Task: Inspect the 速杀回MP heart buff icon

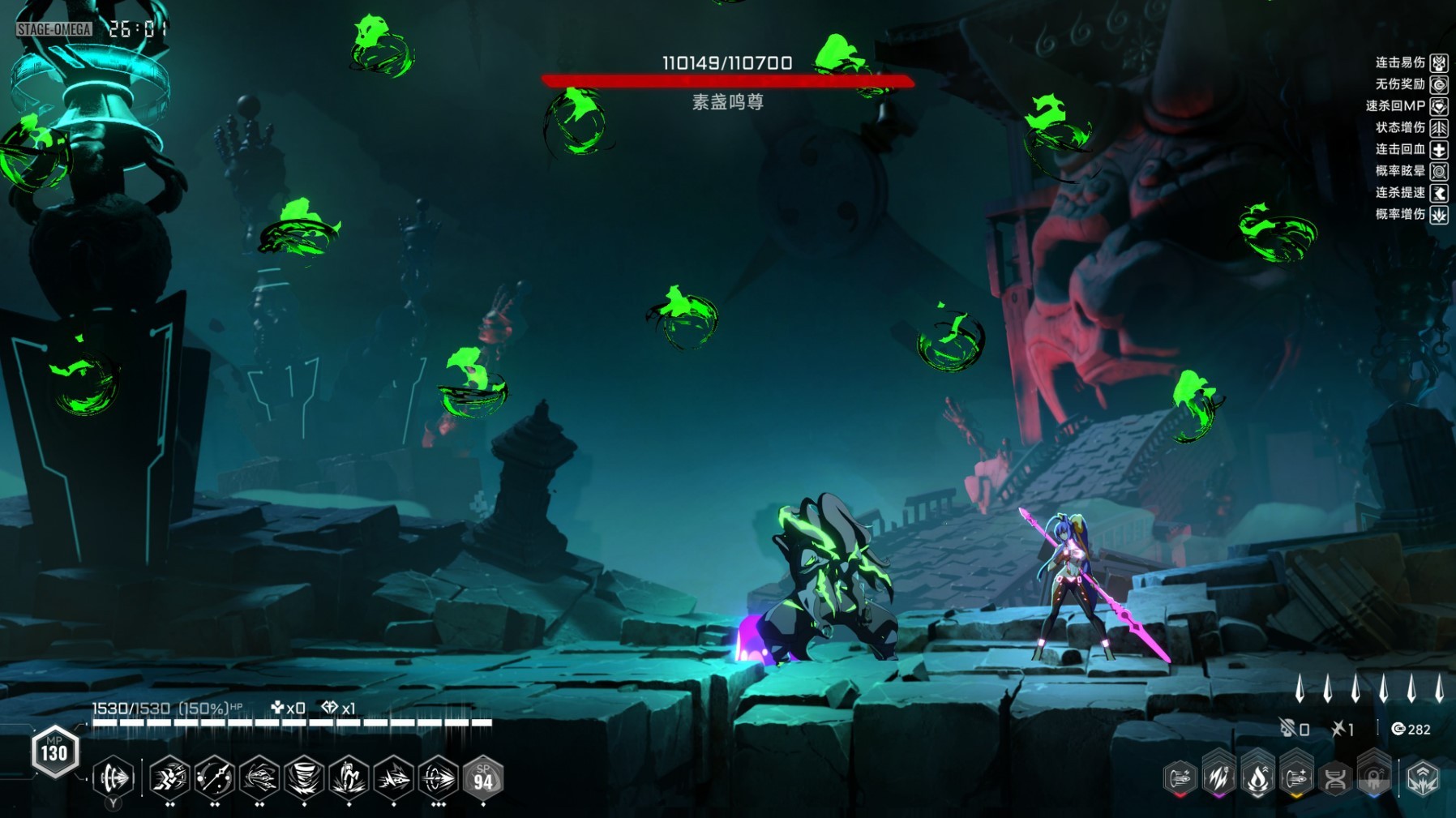Action: pyautogui.click(x=1439, y=106)
